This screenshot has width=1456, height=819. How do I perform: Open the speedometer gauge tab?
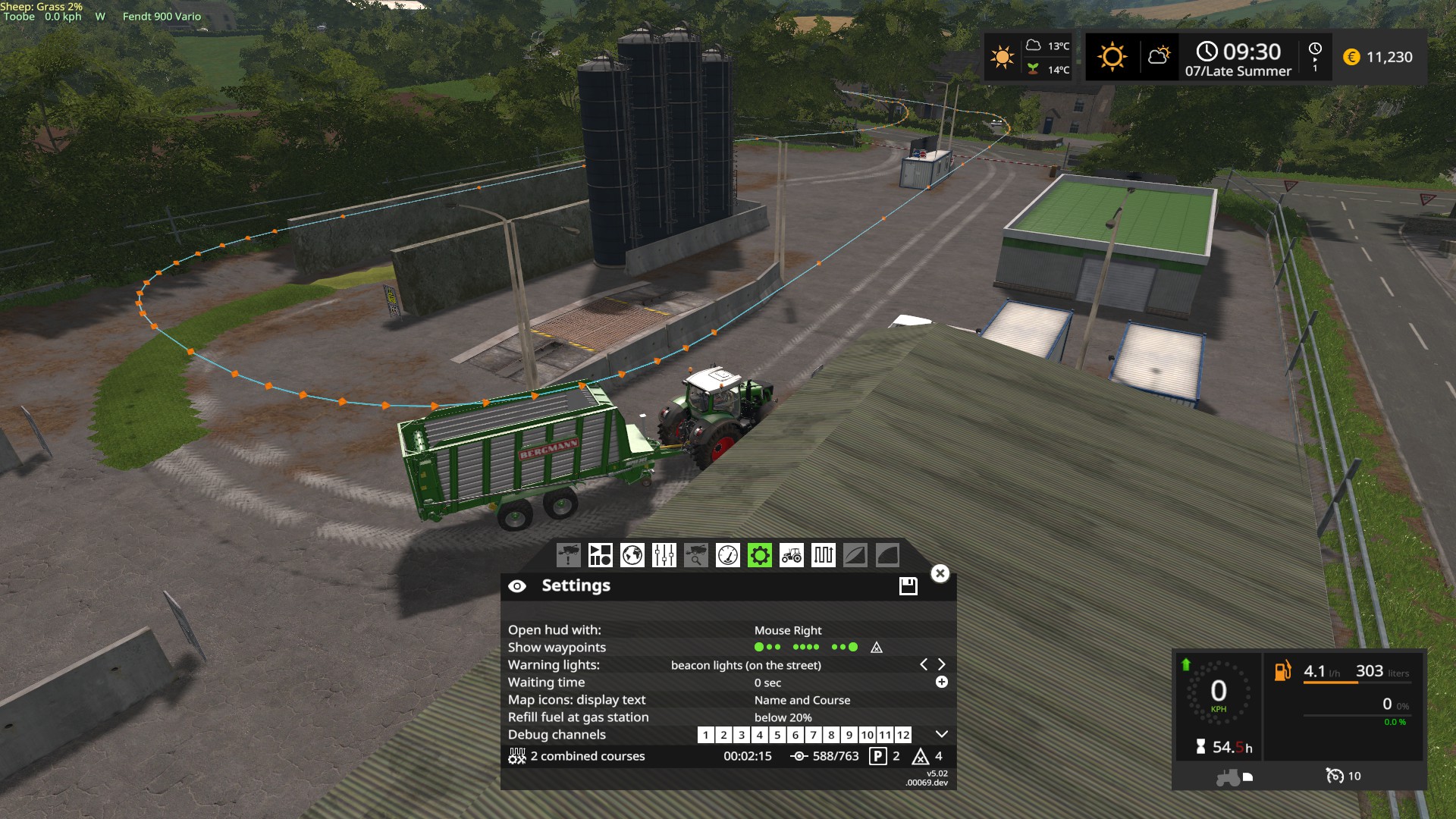pyautogui.click(x=727, y=555)
